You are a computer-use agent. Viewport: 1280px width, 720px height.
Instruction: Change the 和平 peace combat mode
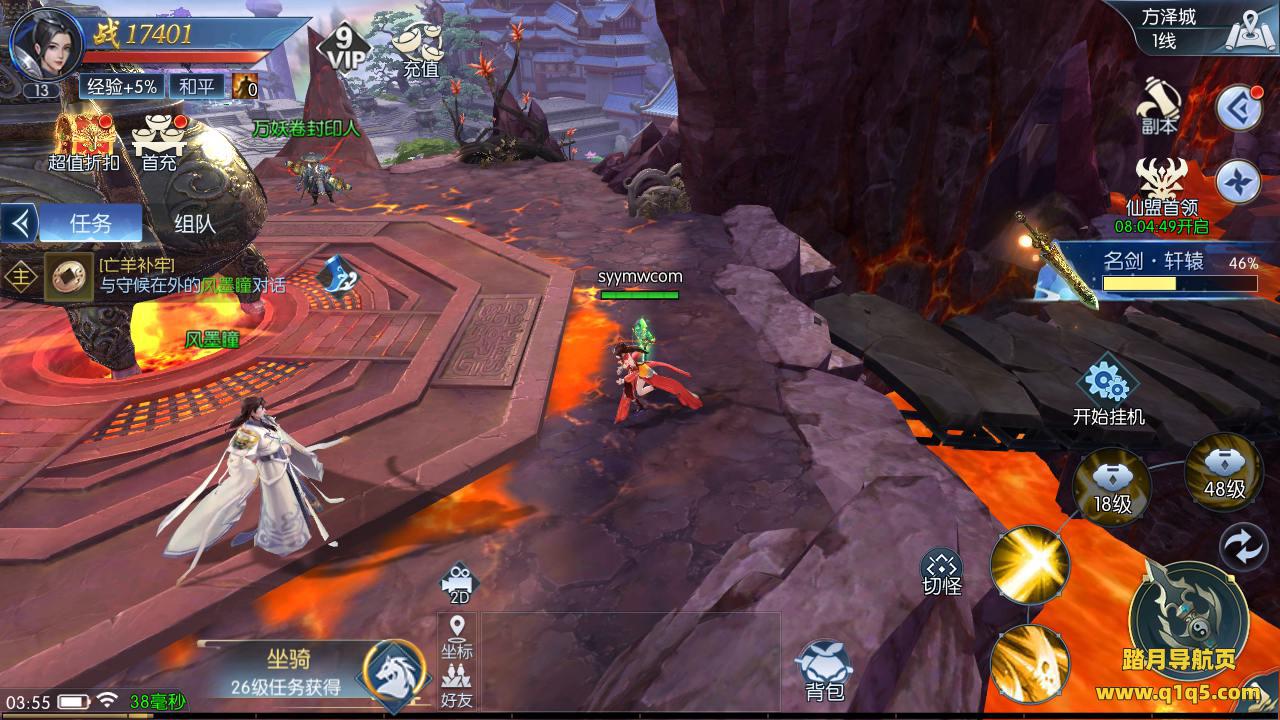point(196,87)
